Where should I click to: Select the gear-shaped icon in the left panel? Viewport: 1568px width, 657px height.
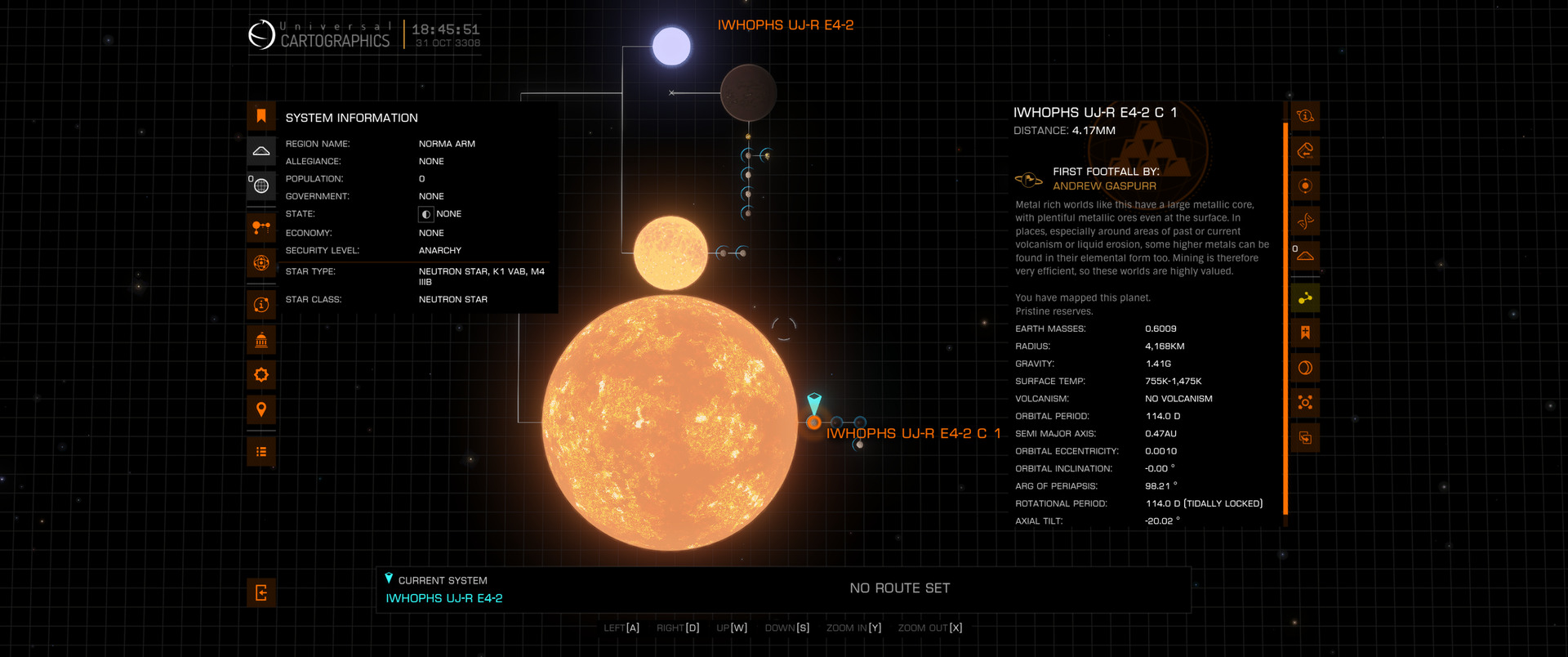click(261, 375)
